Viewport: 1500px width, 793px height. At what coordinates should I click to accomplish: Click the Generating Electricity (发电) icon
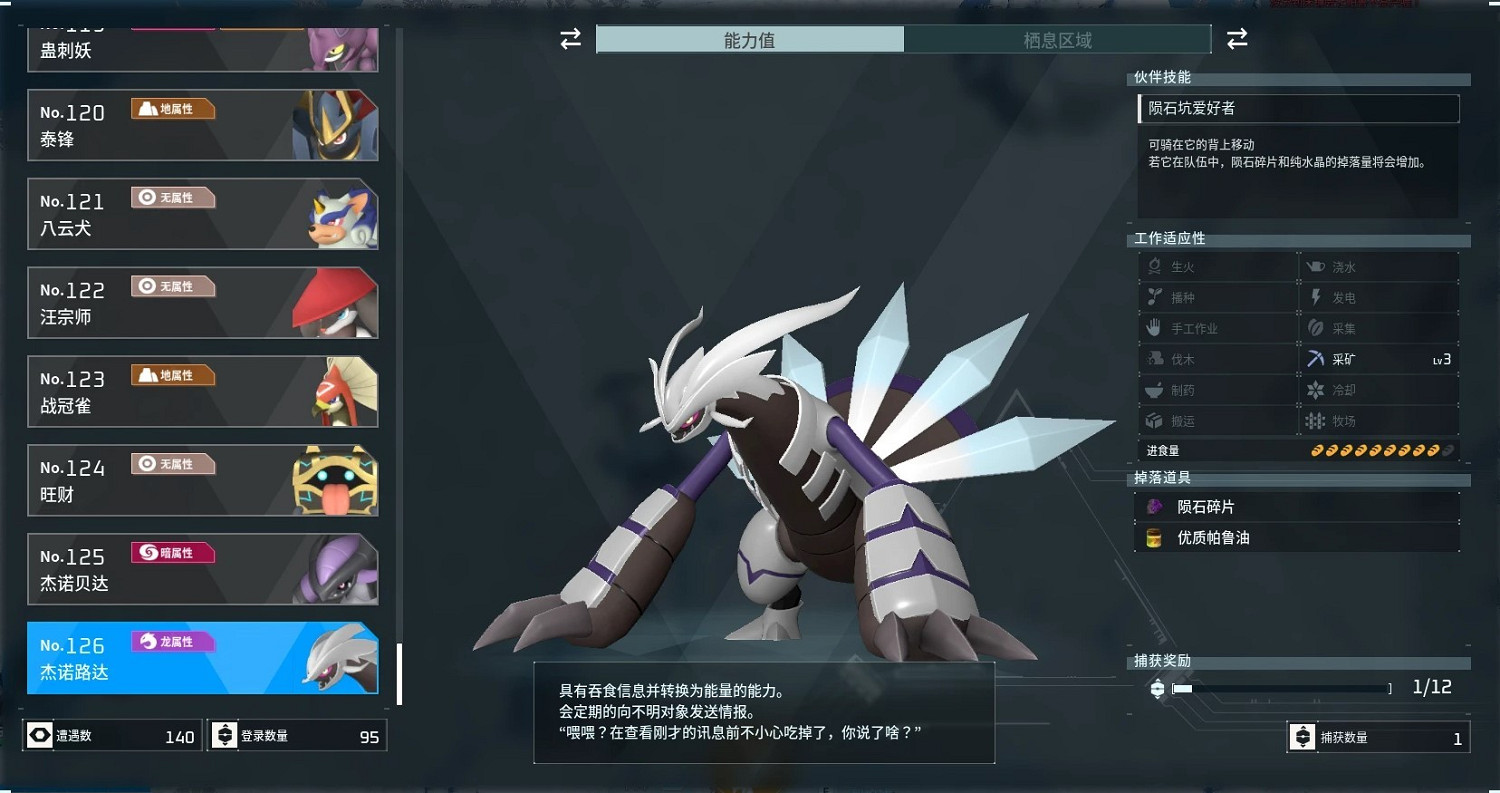[1316, 297]
